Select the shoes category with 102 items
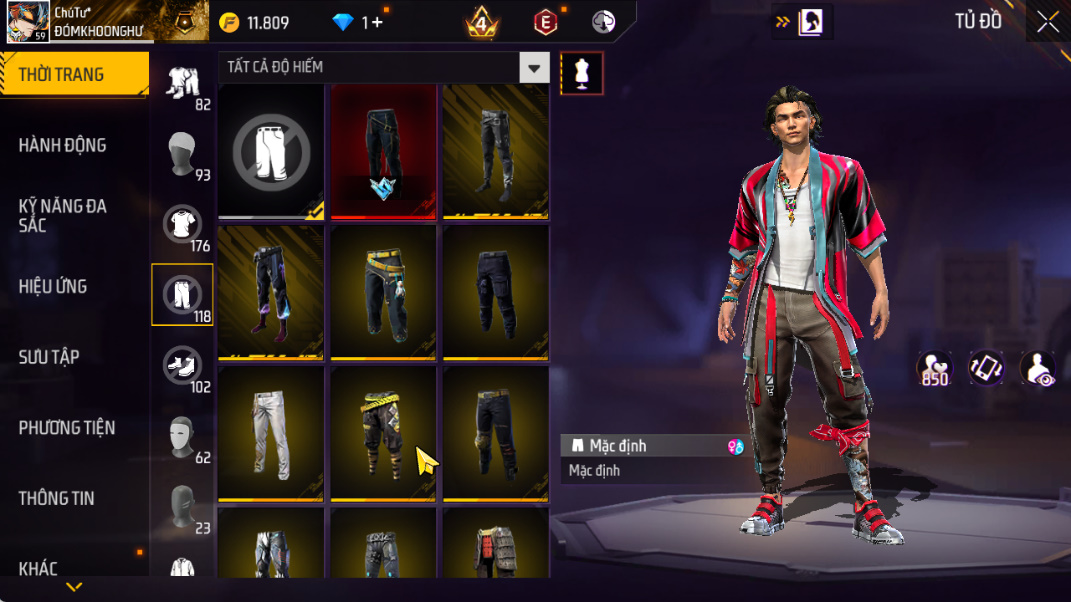Screen dimensions: 1071x602 182,365
